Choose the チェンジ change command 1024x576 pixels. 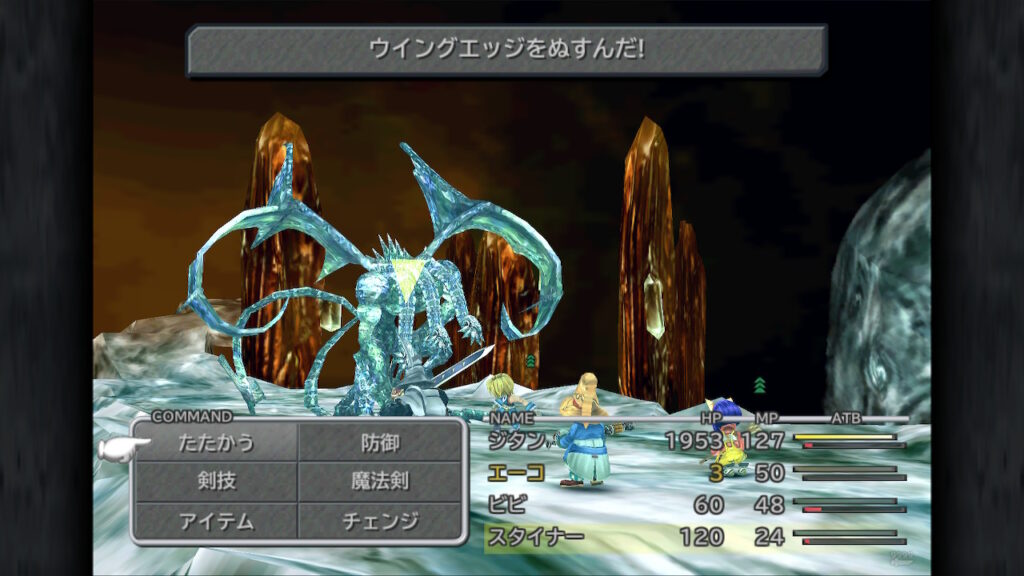(380, 521)
